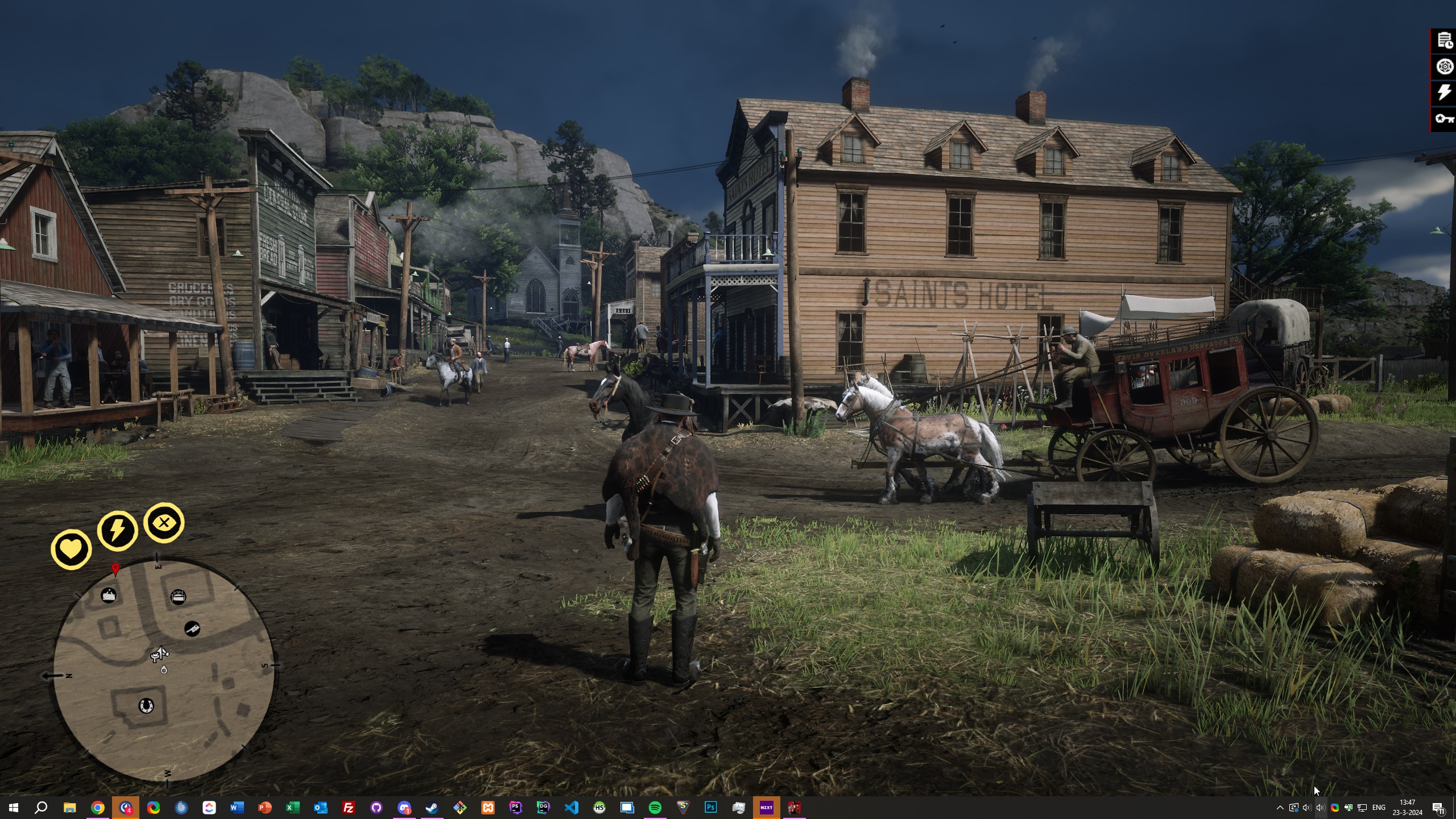
Task: Click the red waypoint marker on the minimap
Action: click(x=115, y=568)
